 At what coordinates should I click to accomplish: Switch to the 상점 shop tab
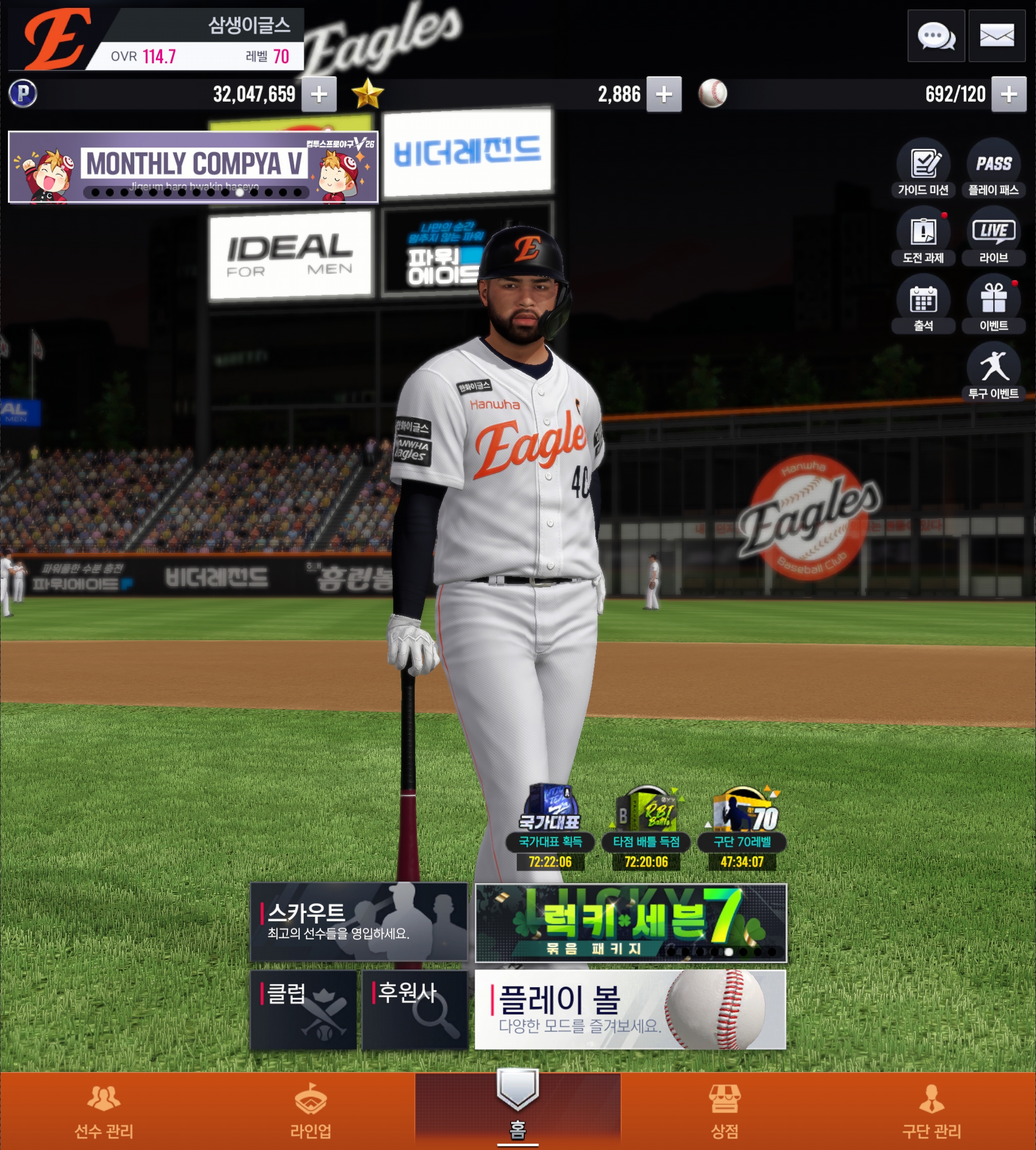[725, 1111]
